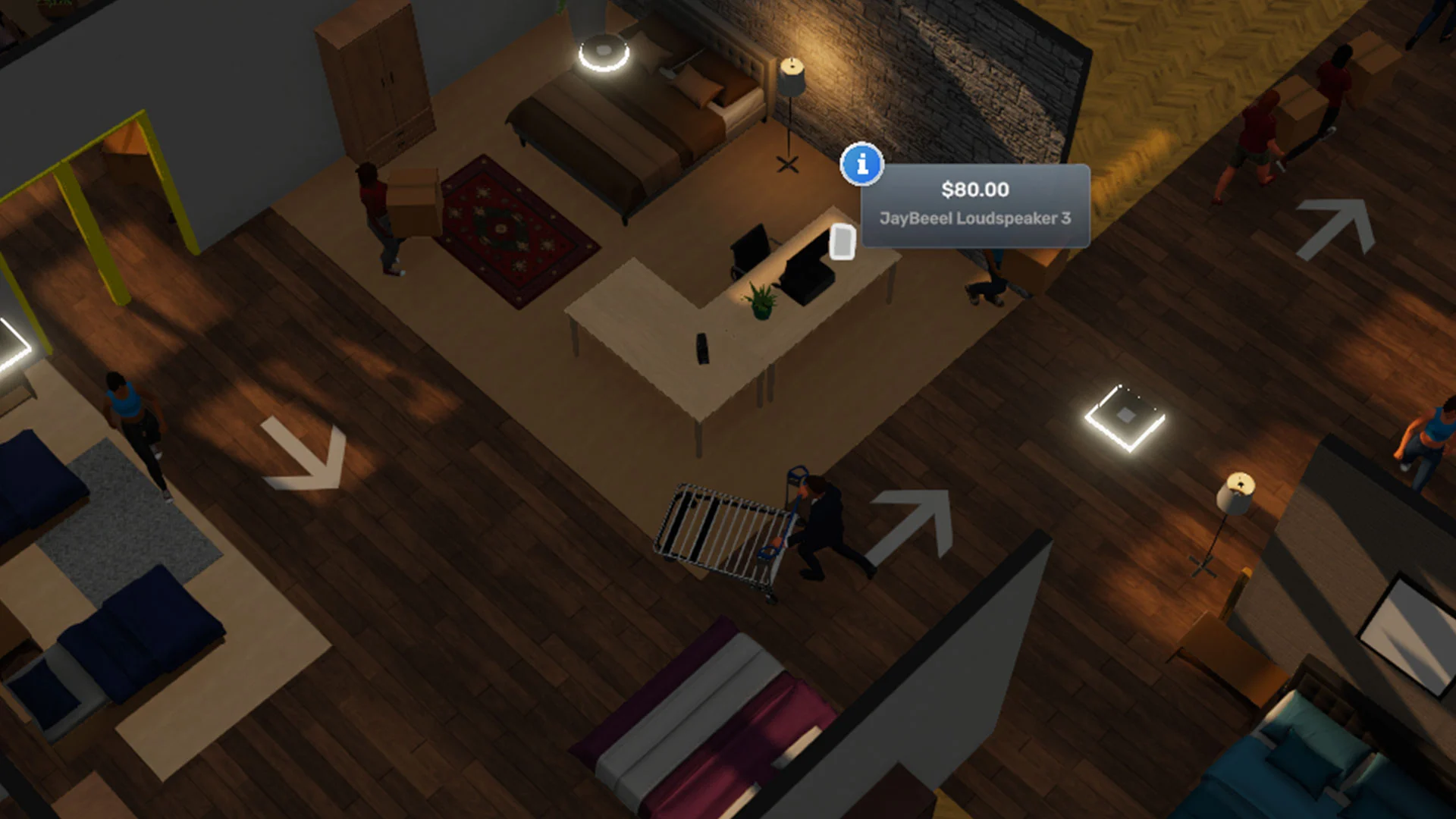Viewport: 1456px width, 819px height.
Task: Click the blue info icon on the tooltip
Action: pyautogui.click(x=861, y=165)
